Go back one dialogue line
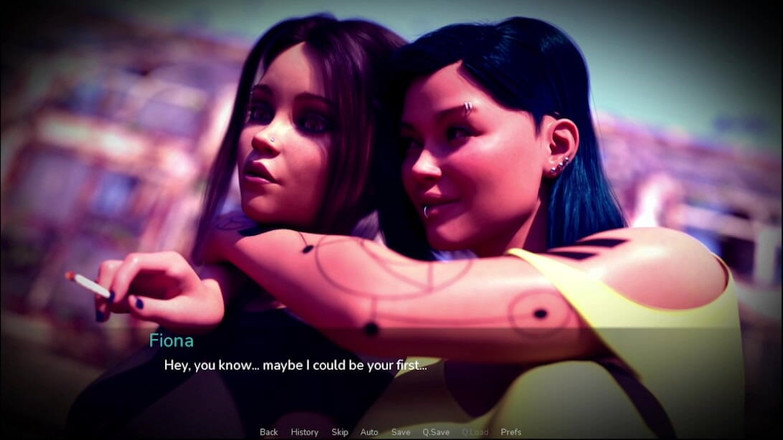The image size is (783, 440). pyautogui.click(x=268, y=432)
